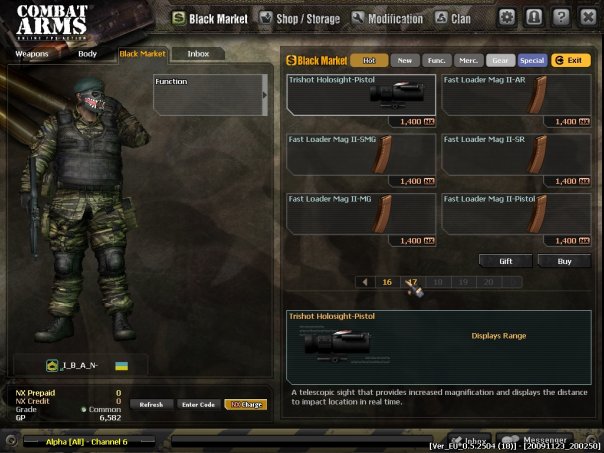This screenshot has width=604, height=453.
Task: Open the Clan menu
Action: tap(455, 18)
